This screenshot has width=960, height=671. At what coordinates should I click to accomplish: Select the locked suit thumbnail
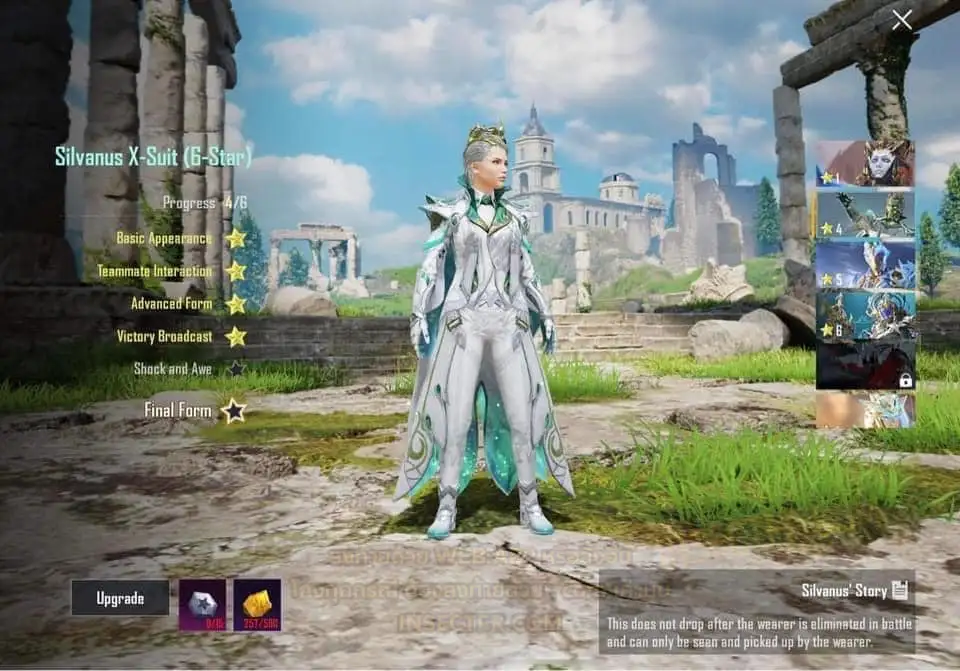(x=865, y=365)
